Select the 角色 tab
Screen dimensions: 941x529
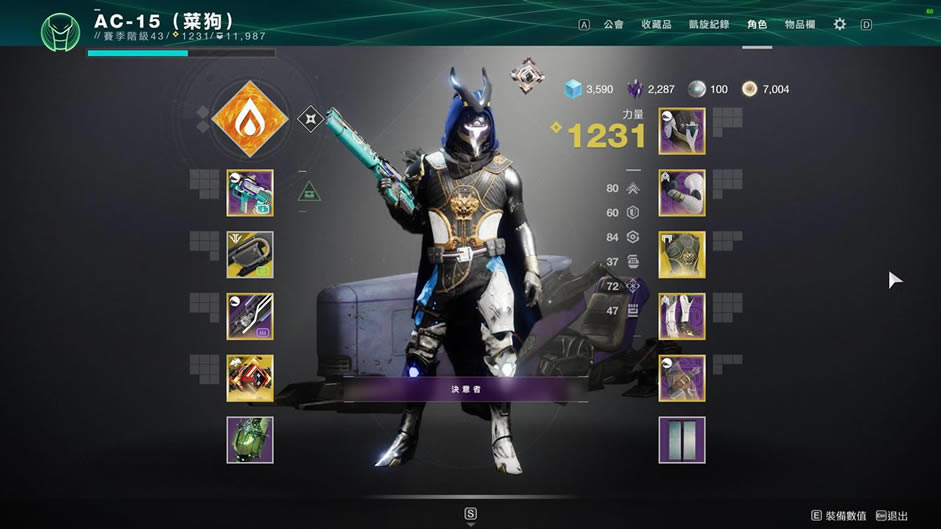coord(757,24)
